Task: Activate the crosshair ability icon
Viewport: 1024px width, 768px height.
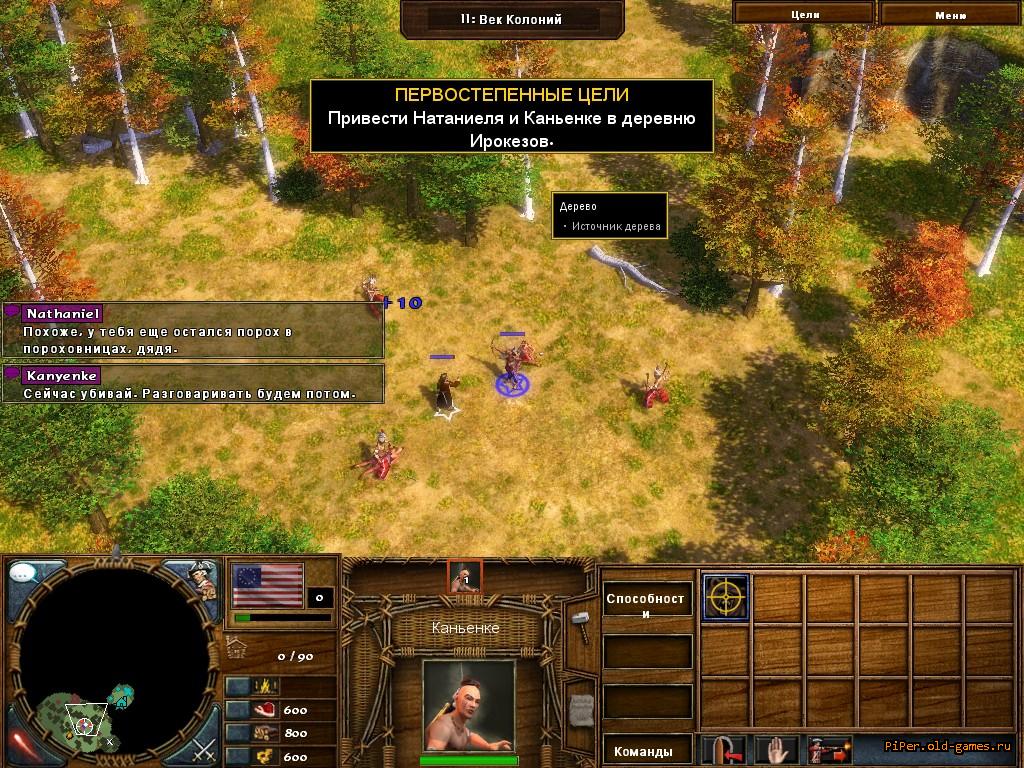Action: point(725,598)
